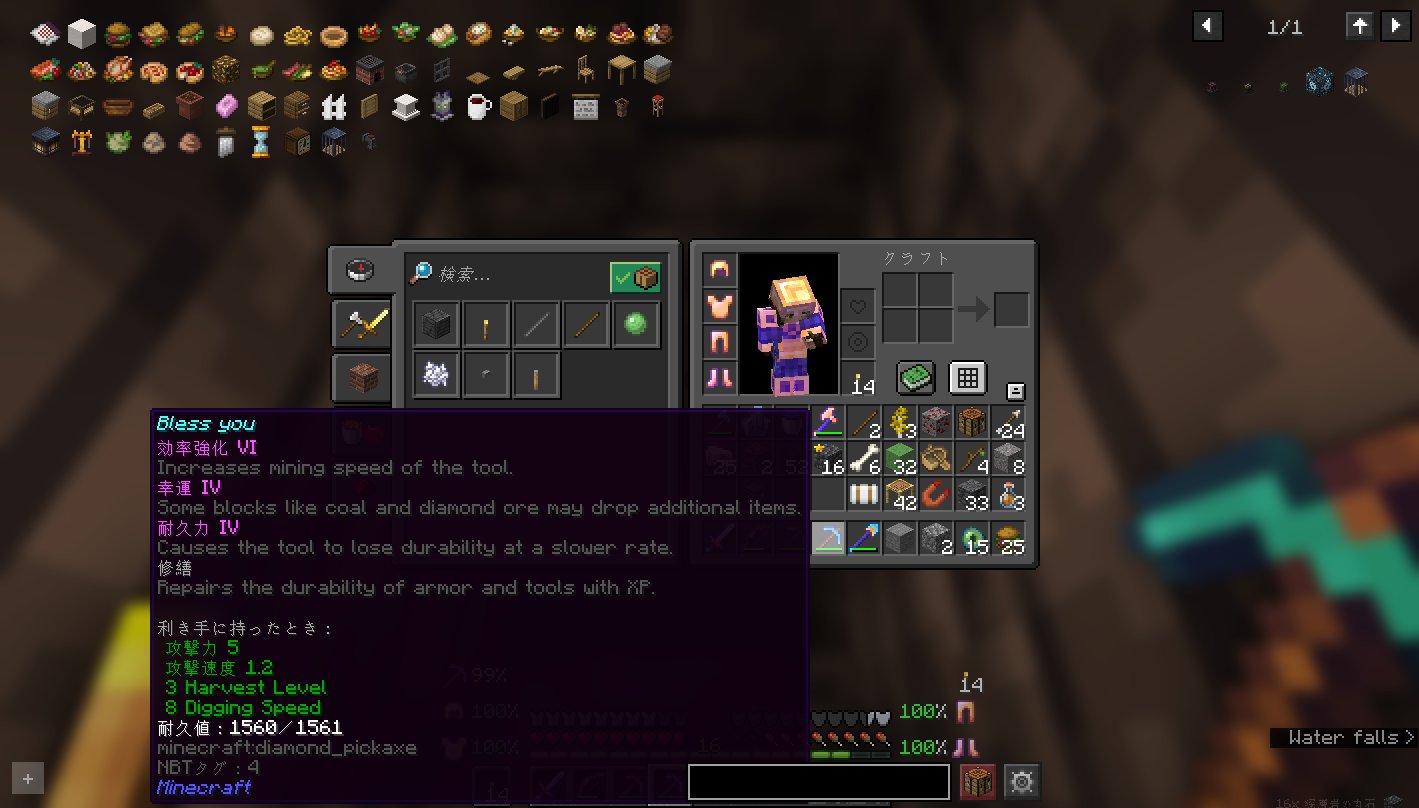This screenshot has width=1419, height=808.
Task: Switch to the hammer tool recipe tab
Action: tap(361, 324)
